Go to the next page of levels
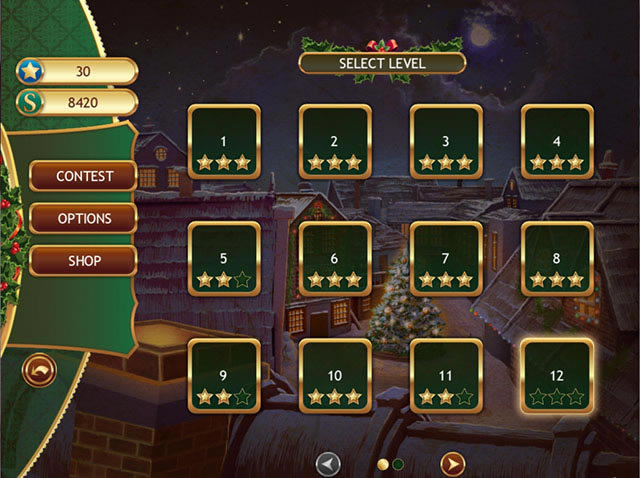 pyautogui.click(x=453, y=463)
